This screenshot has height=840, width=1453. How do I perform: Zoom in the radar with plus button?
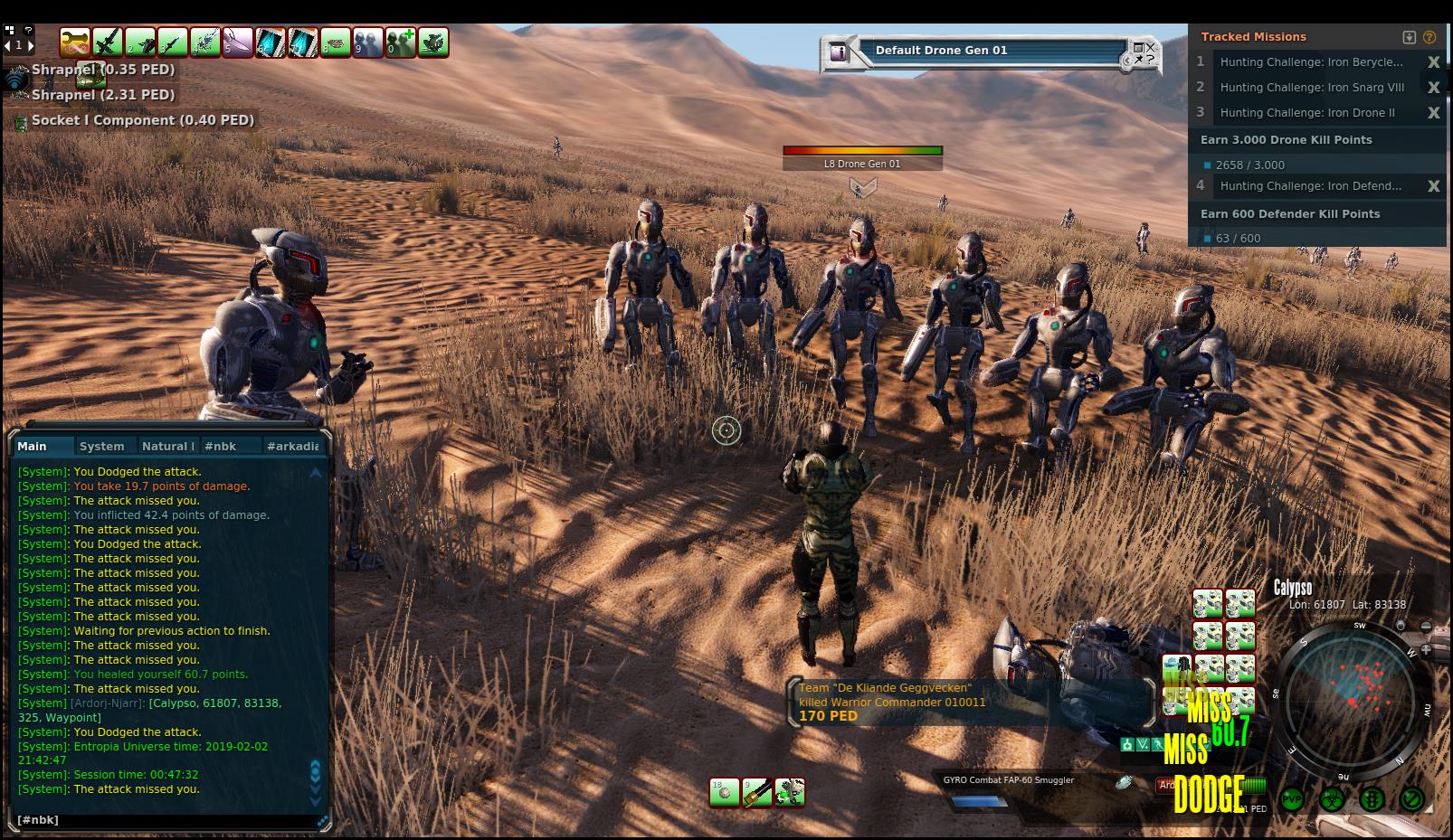coord(1426,649)
